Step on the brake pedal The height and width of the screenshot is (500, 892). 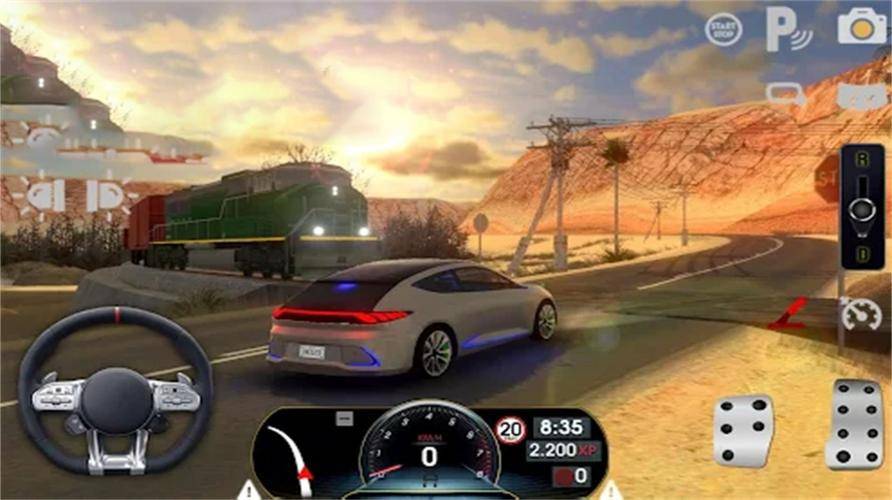(743, 429)
